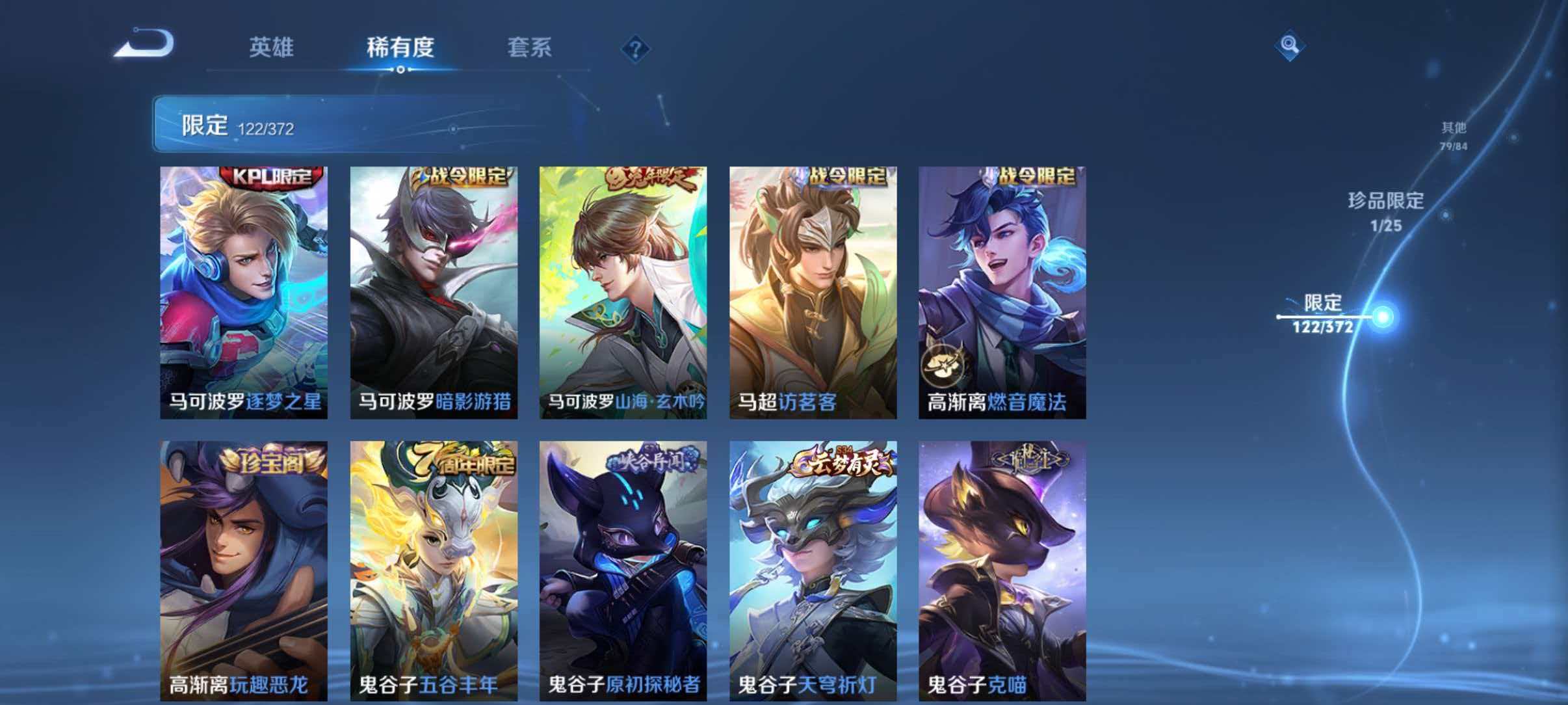Open the search magnifier icon
Screen dimensions: 1568x705
click(1291, 44)
